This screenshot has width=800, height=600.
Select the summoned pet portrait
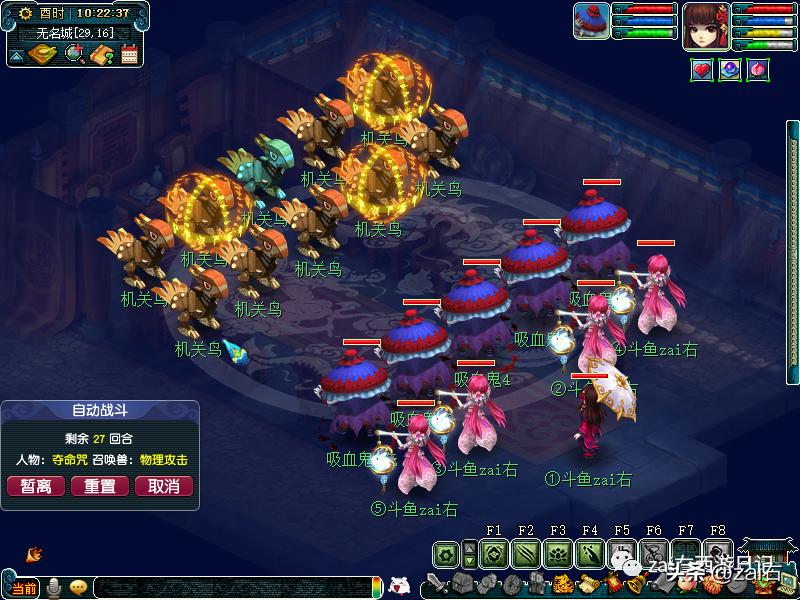click(x=591, y=21)
